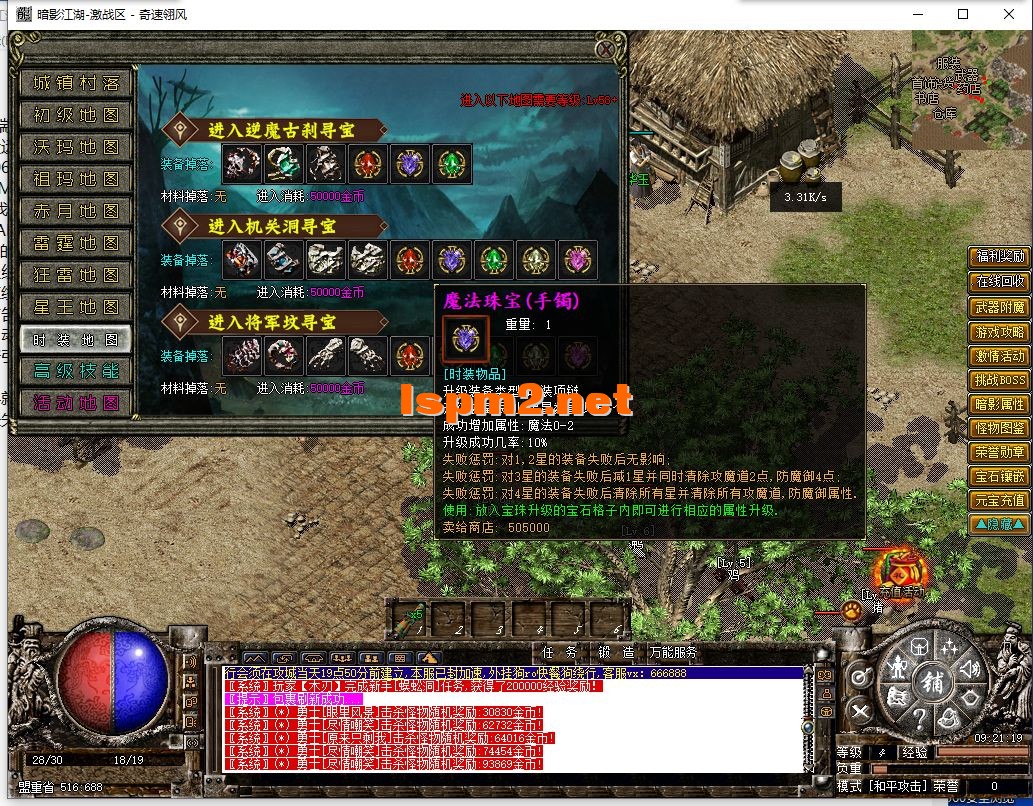Show the 星王地图 list

tap(76, 307)
